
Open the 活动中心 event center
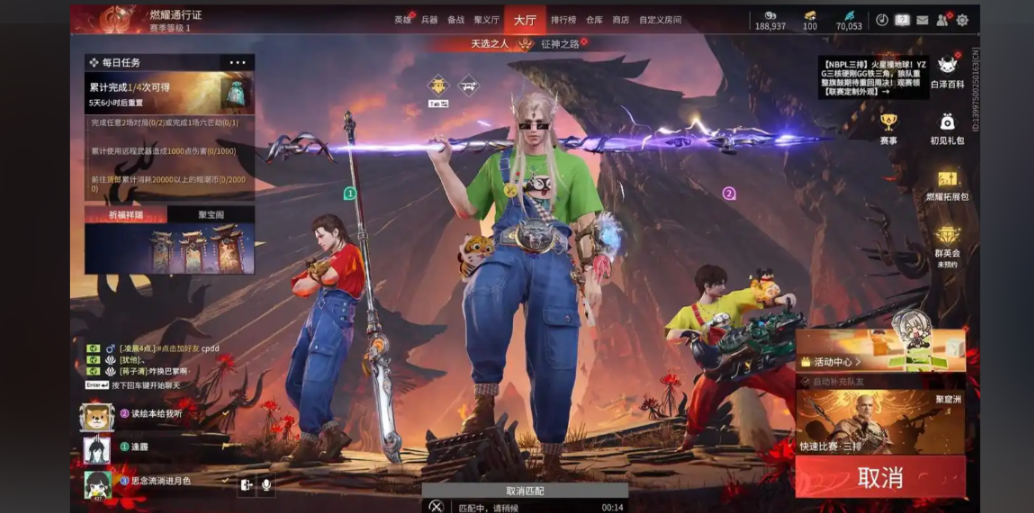coord(833,361)
